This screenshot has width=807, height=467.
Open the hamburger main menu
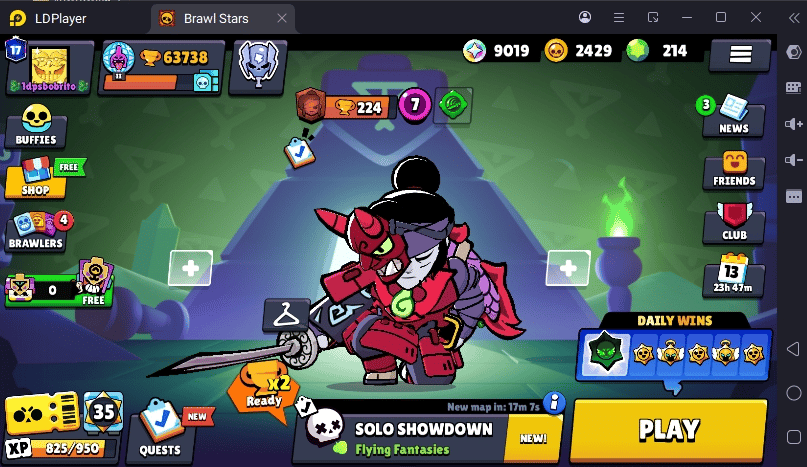(740, 55)
